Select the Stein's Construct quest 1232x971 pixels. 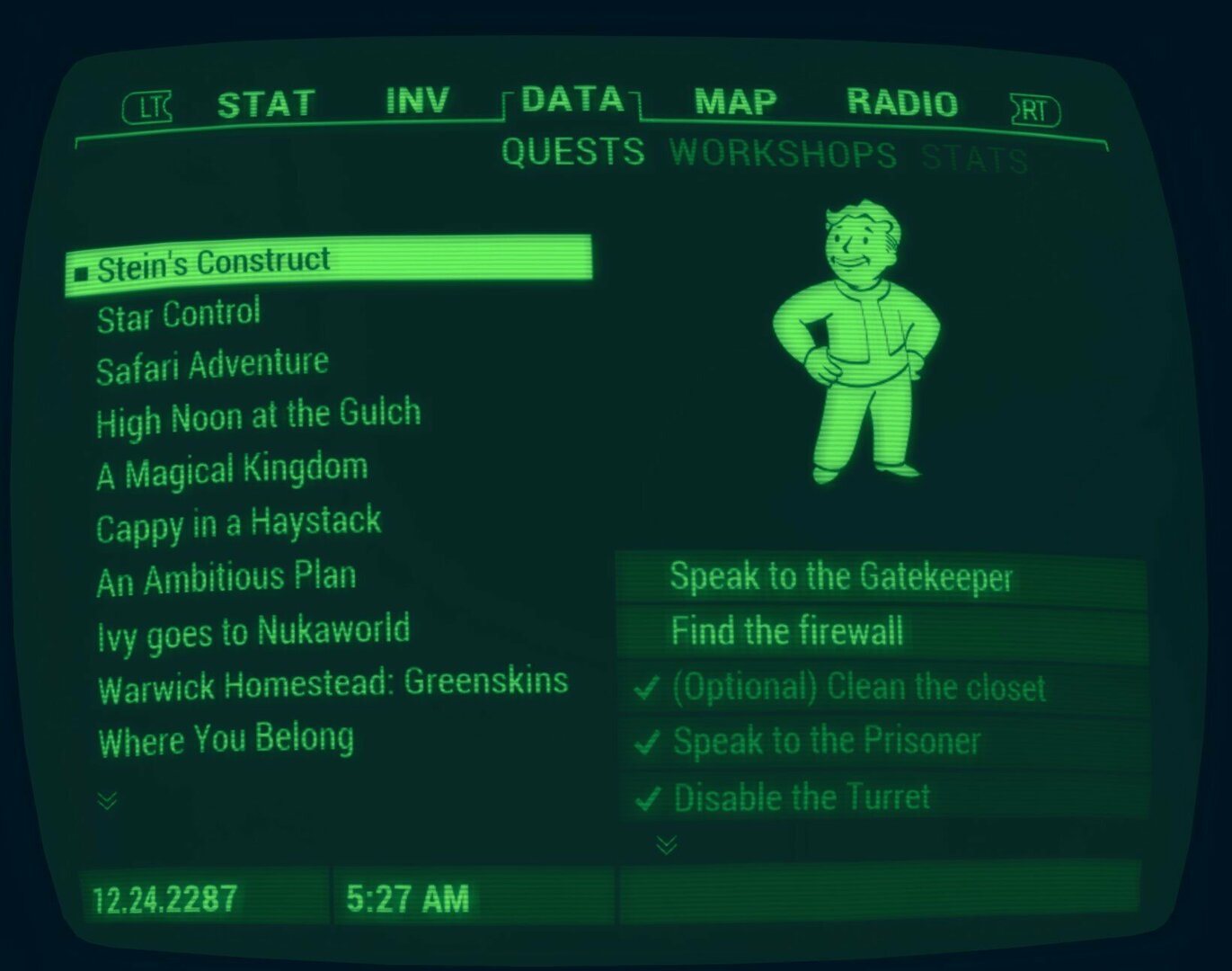pyautogui.click(x=214, y=264)
